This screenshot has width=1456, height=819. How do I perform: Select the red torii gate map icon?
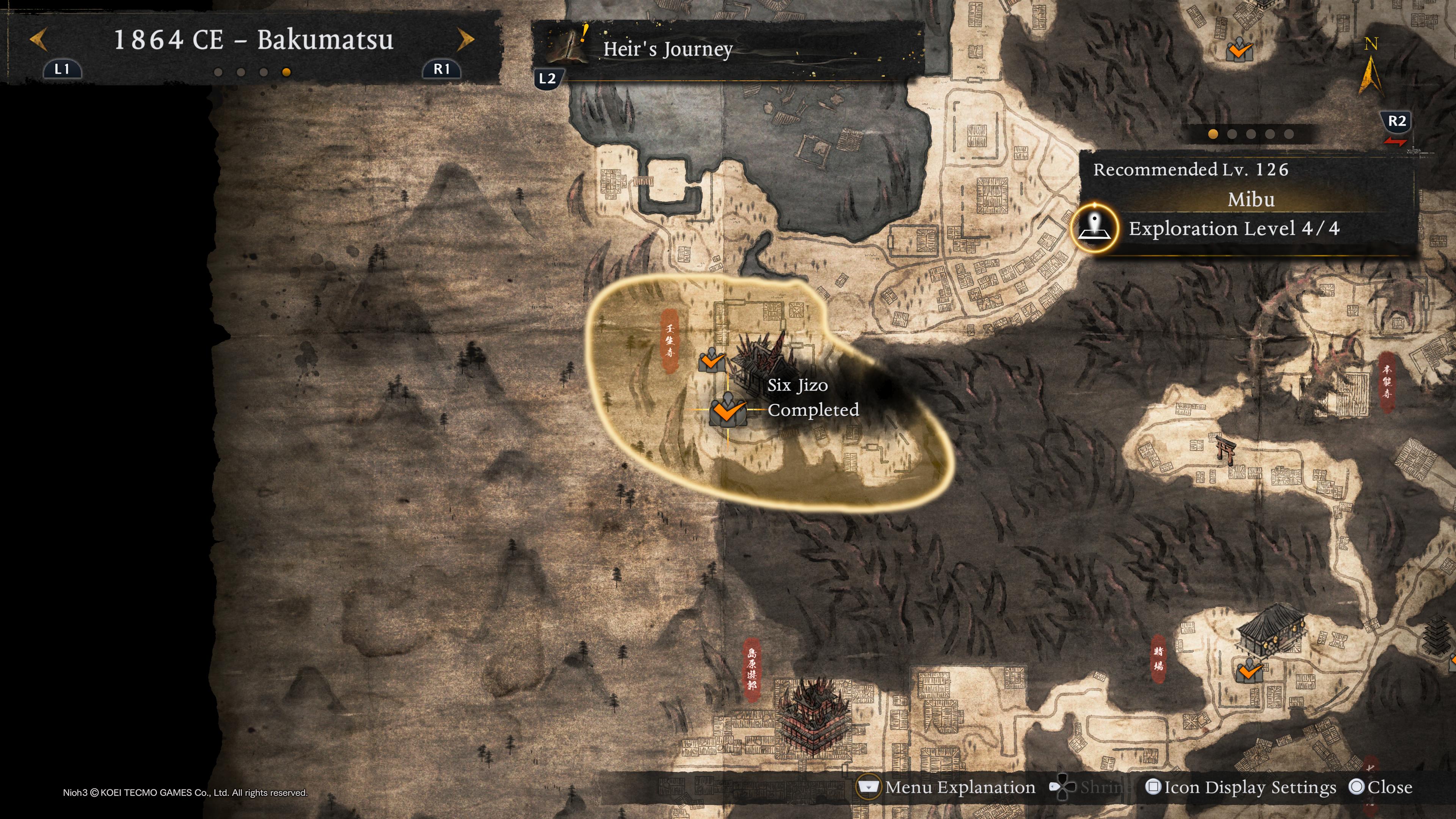(x=1225, y=449)
